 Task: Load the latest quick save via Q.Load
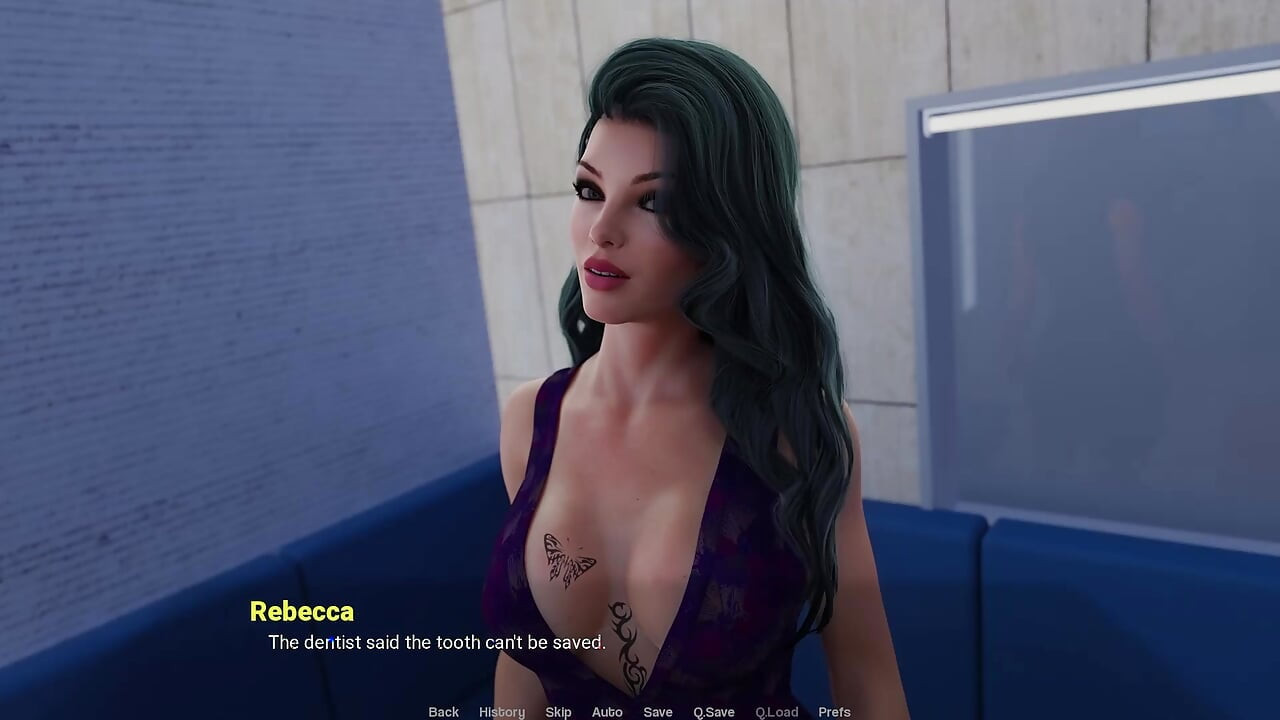[x=777, y=712]
